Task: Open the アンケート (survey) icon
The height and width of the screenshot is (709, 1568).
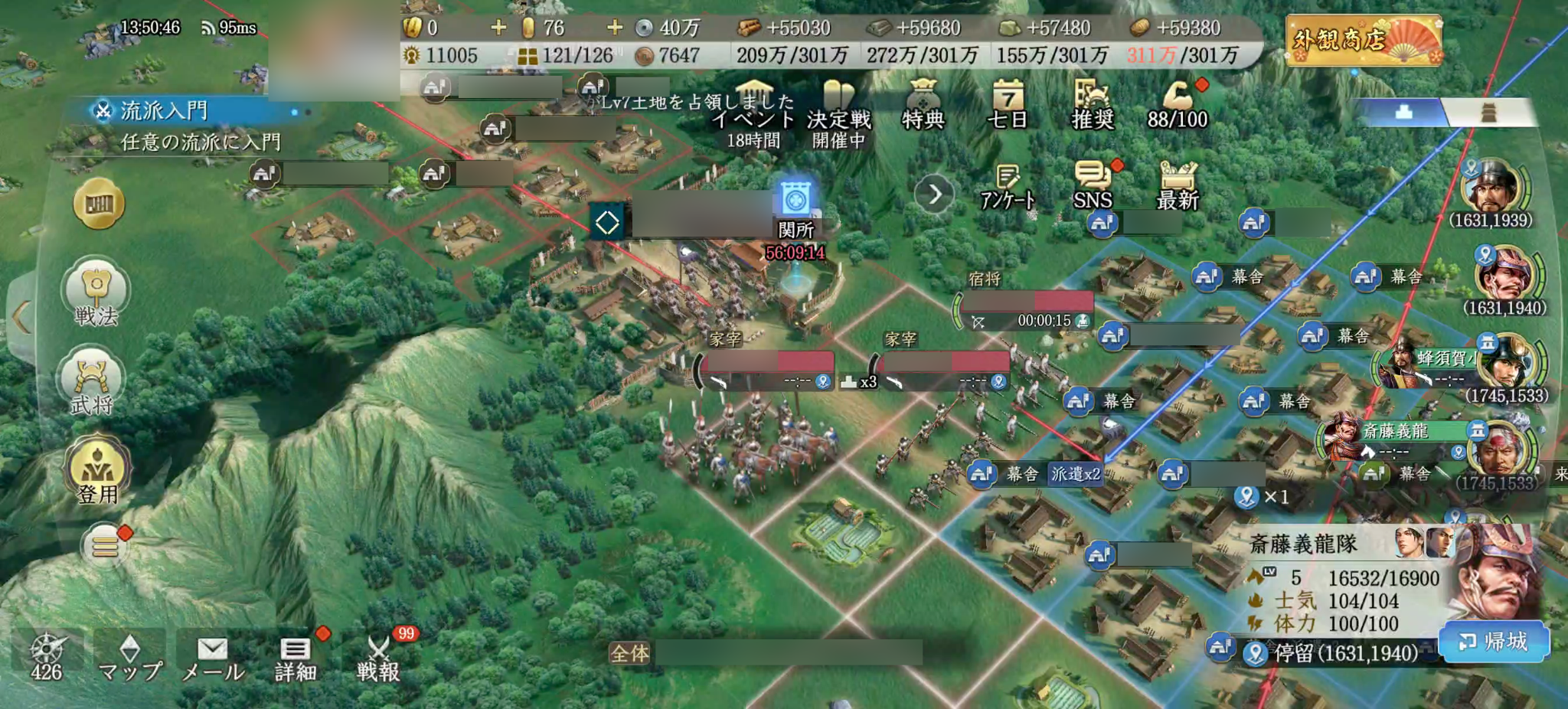Action: (1006, 181)
